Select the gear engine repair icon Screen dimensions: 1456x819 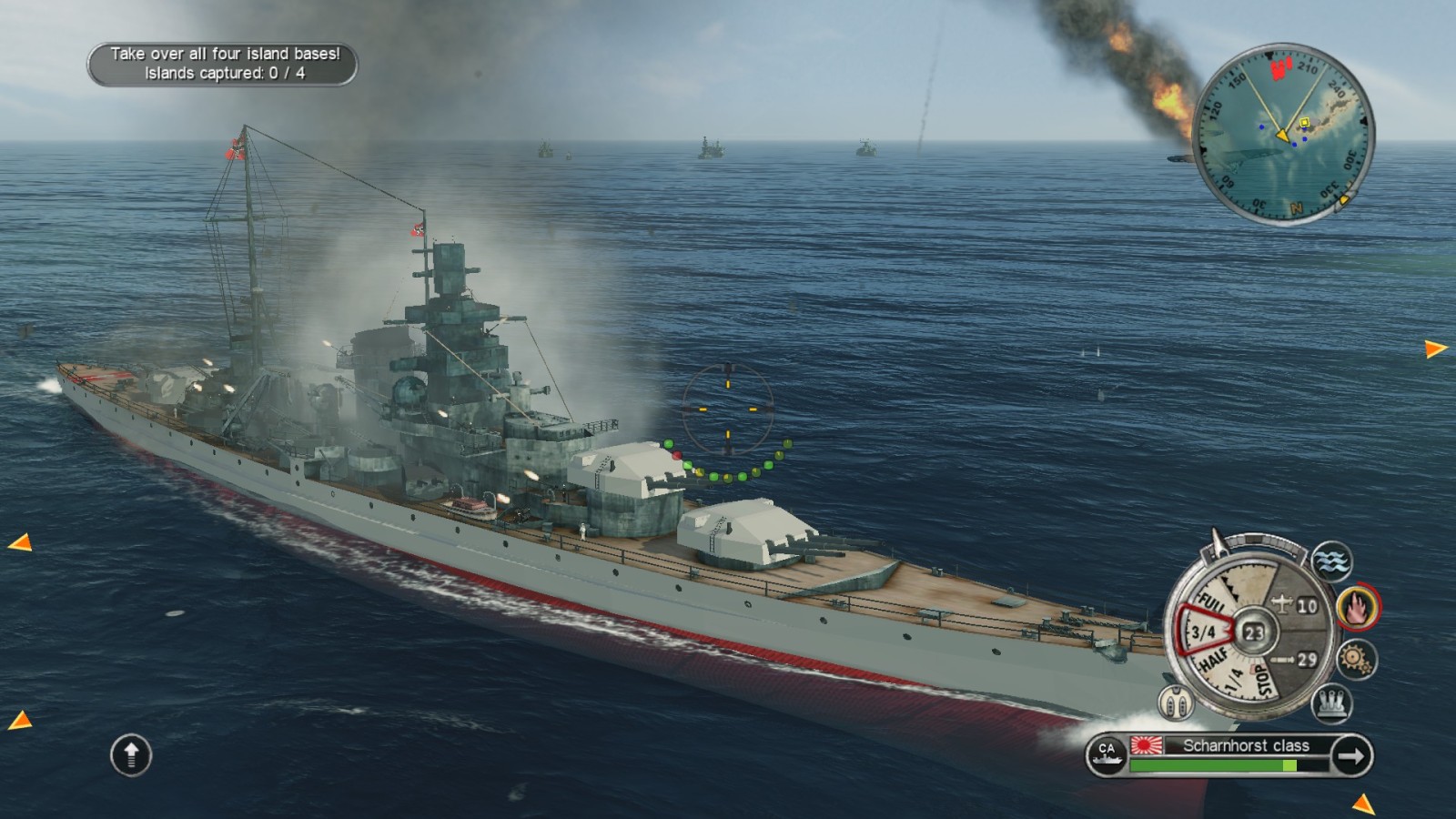point(1356,659)
